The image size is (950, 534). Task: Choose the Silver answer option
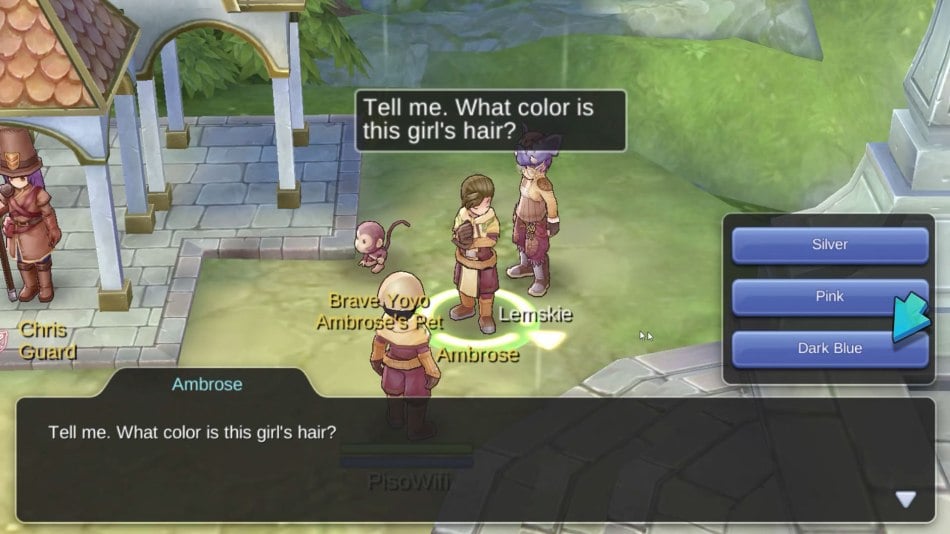point(829,245)
